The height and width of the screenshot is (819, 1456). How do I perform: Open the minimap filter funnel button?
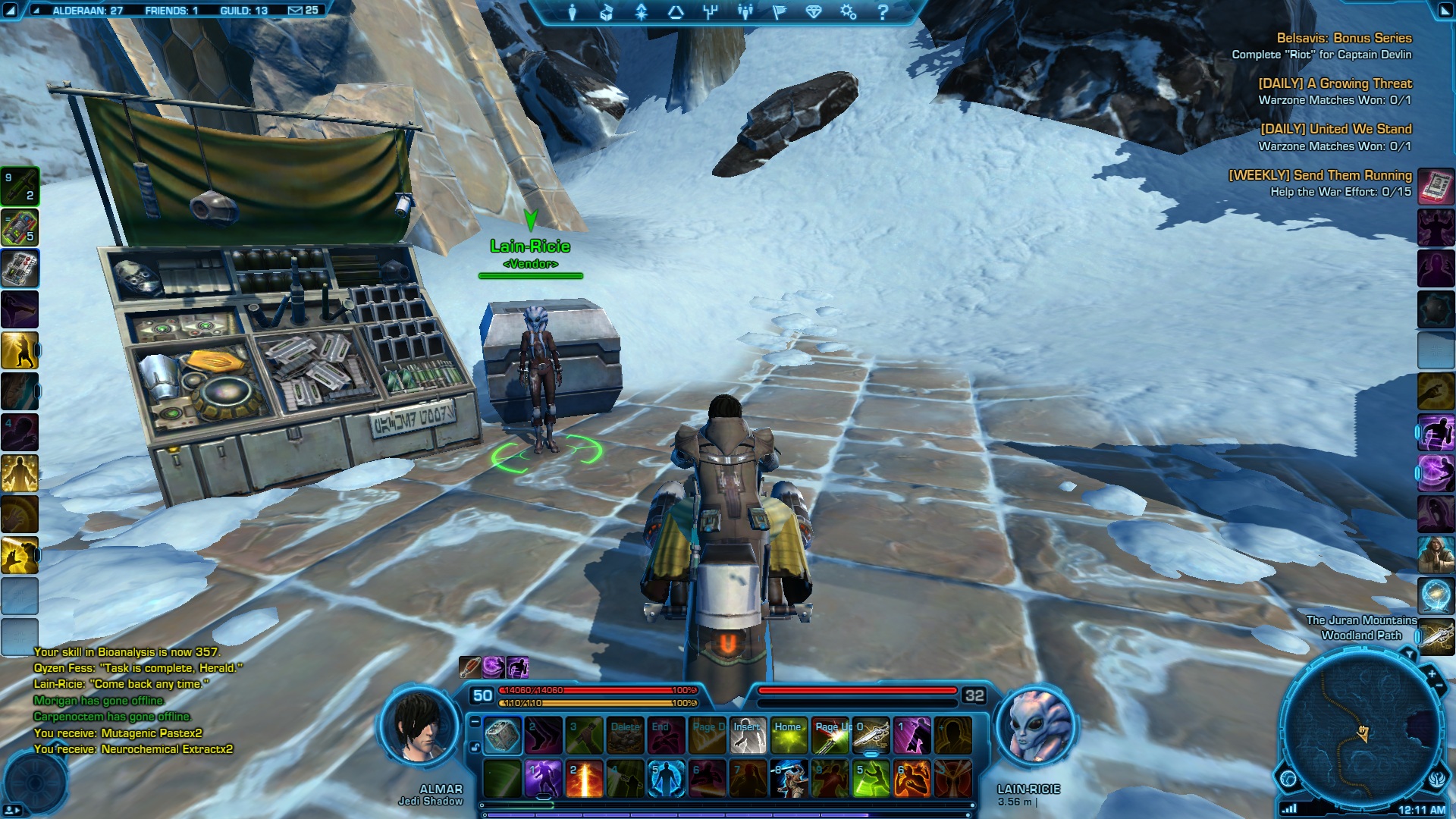coord(1408,654)
